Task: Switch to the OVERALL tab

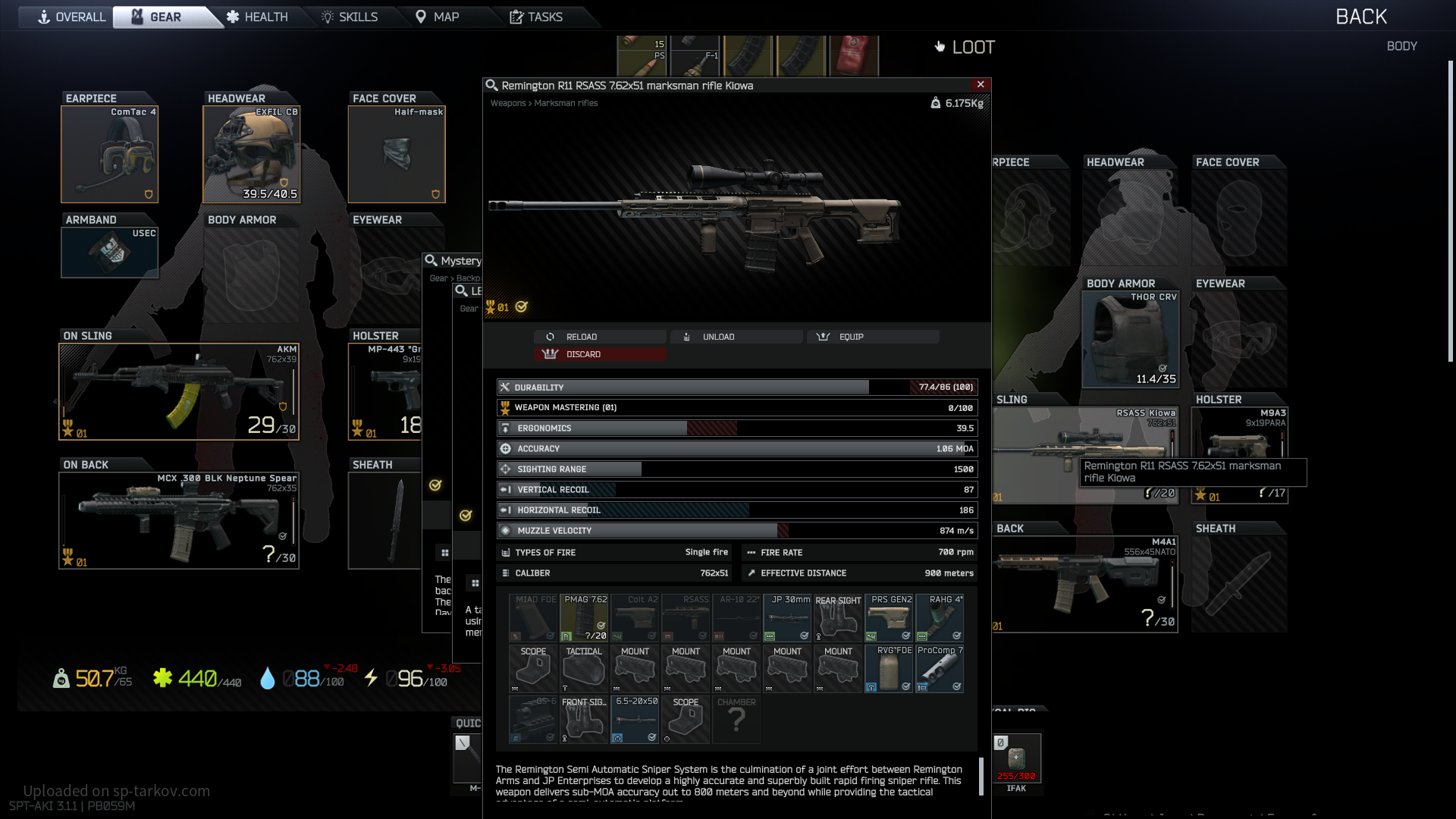Action: click(x=71, y=17)
